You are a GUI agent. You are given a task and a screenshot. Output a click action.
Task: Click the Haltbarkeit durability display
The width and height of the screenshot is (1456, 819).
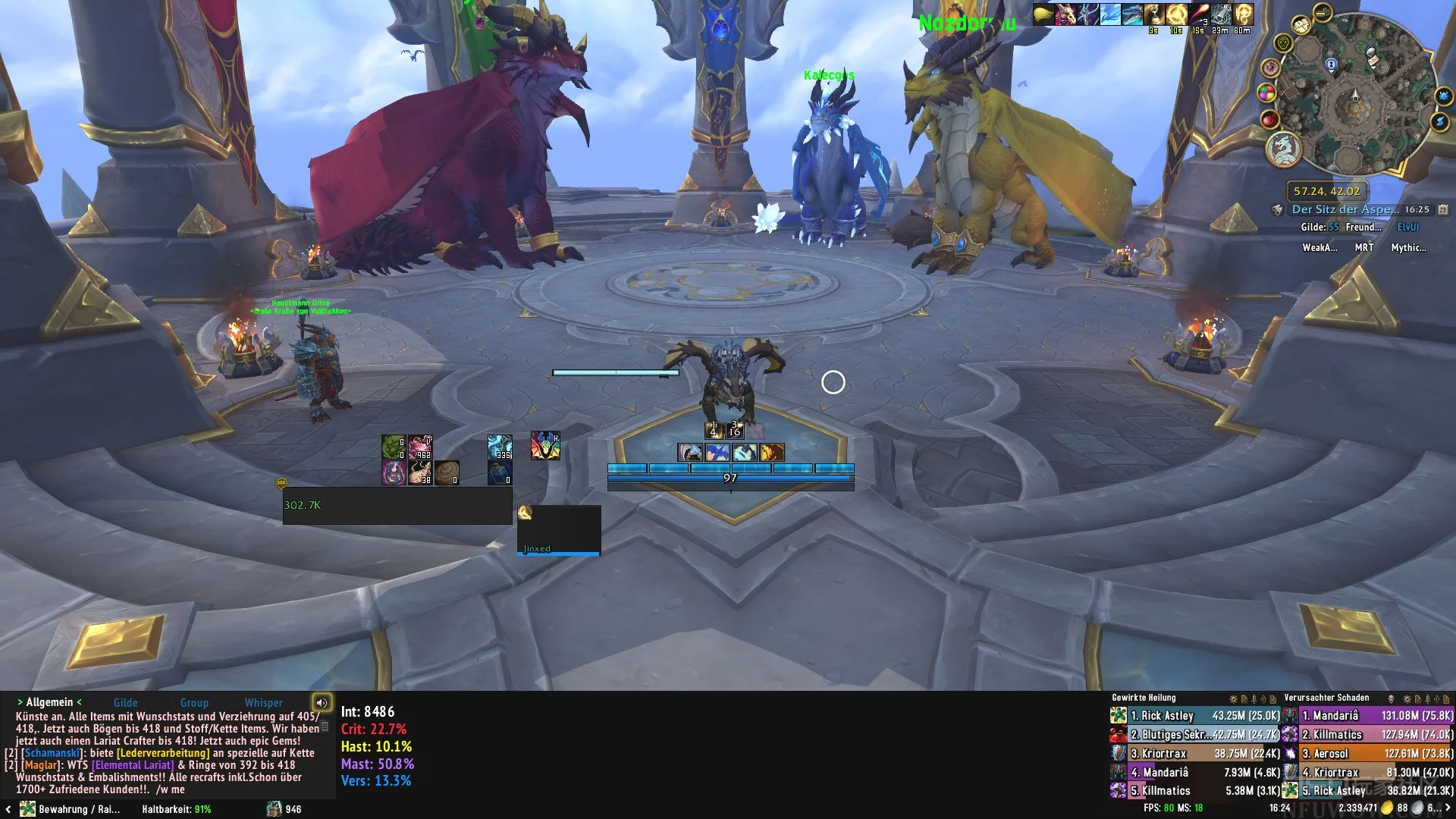(x=176, y=809)
